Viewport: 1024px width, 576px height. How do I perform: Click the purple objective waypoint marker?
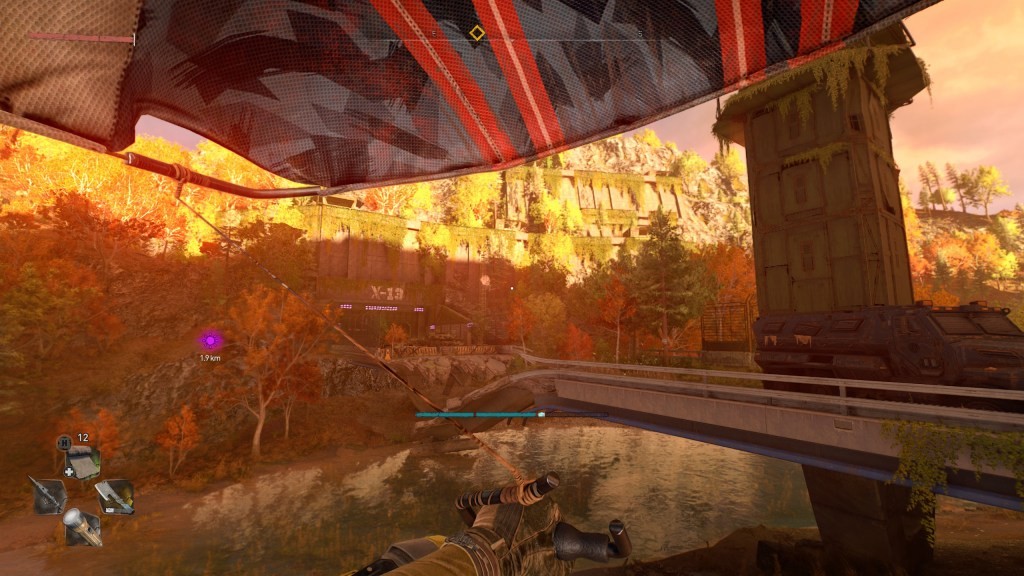click(210, 341)
